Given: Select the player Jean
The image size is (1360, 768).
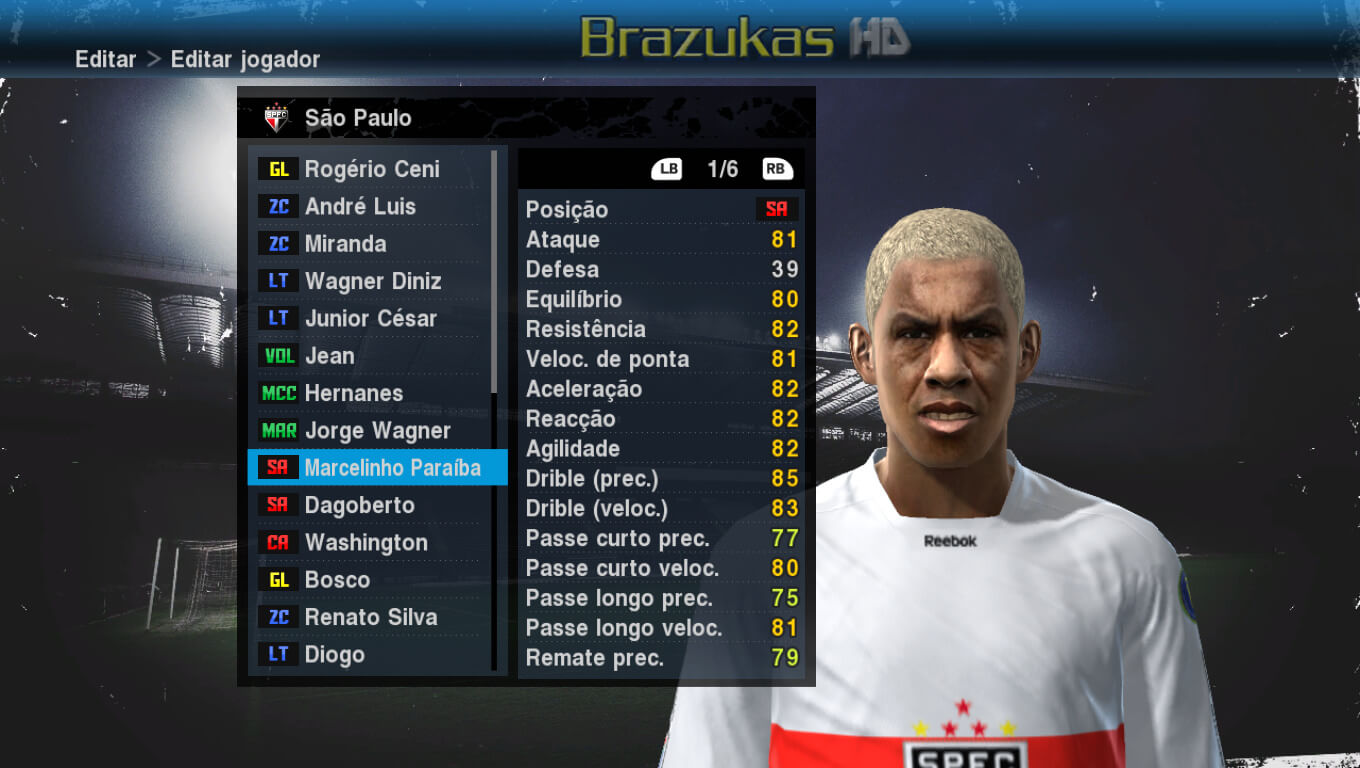Looking at the screenshot, I should tap(329, 356).
